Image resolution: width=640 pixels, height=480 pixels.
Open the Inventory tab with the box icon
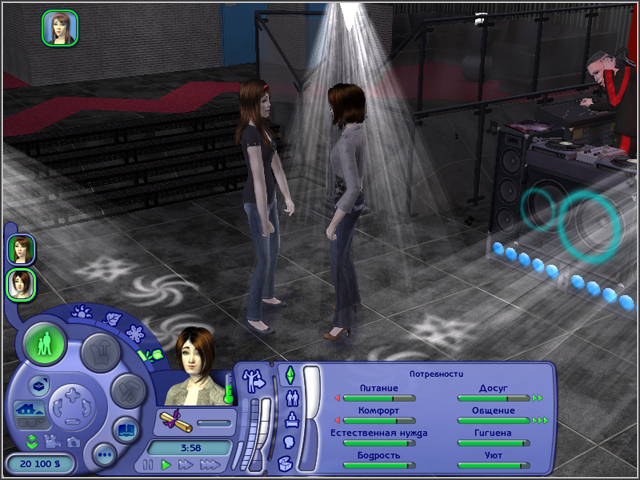coord(286,463)
